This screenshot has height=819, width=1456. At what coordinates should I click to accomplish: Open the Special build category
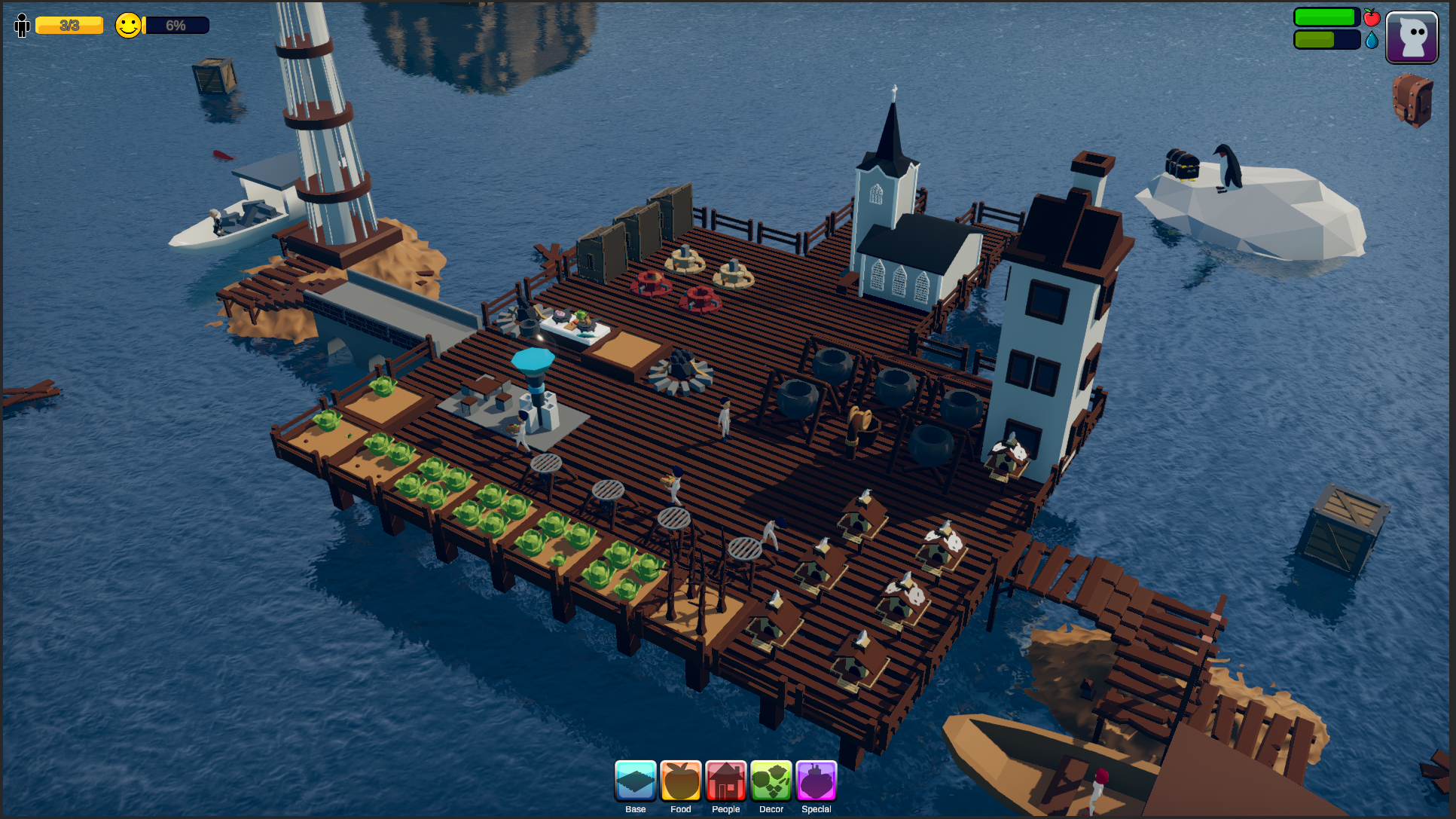click(x=816, y=781)
